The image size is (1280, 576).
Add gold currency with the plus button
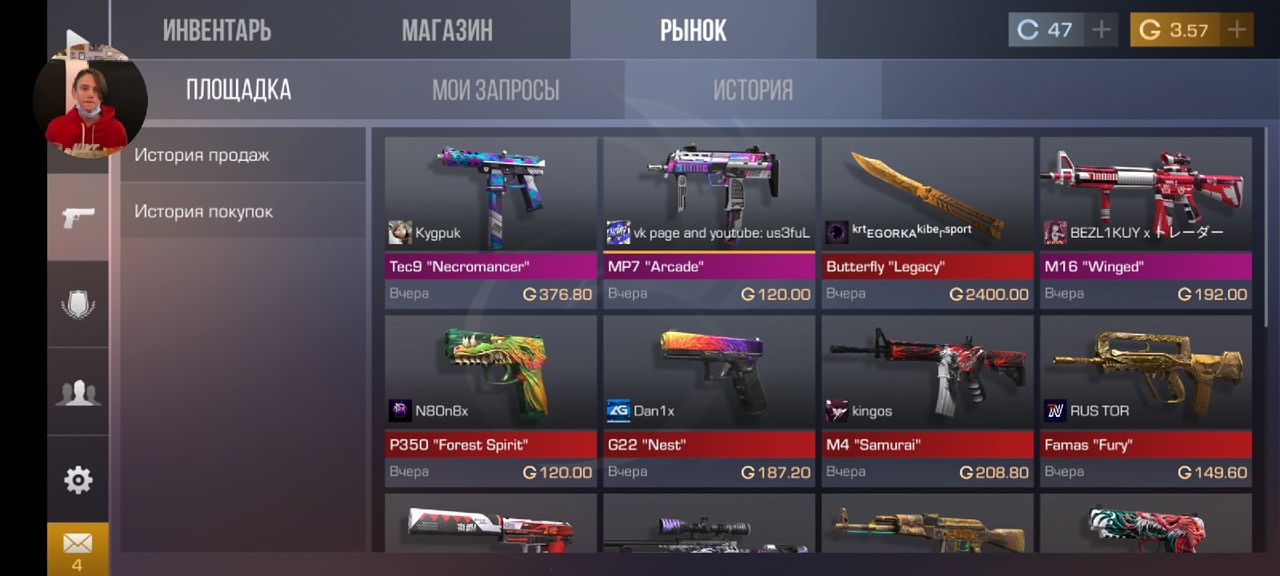pyautogui.click(x=1237, y=30)
